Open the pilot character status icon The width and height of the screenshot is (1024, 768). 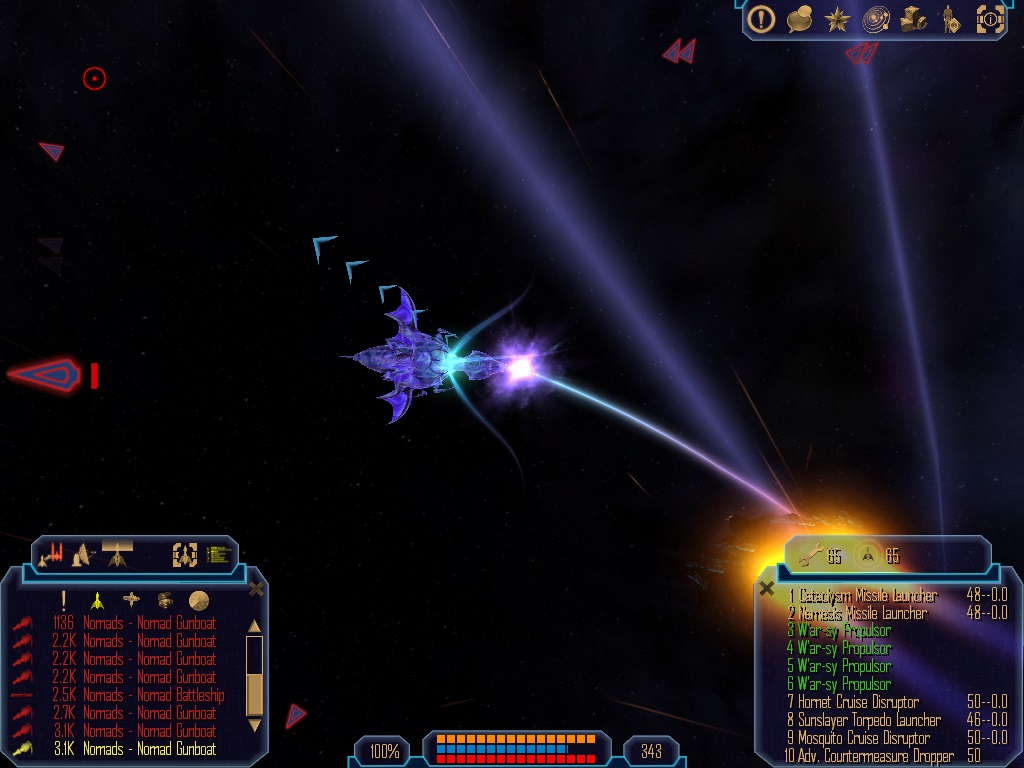coord(951,18)
